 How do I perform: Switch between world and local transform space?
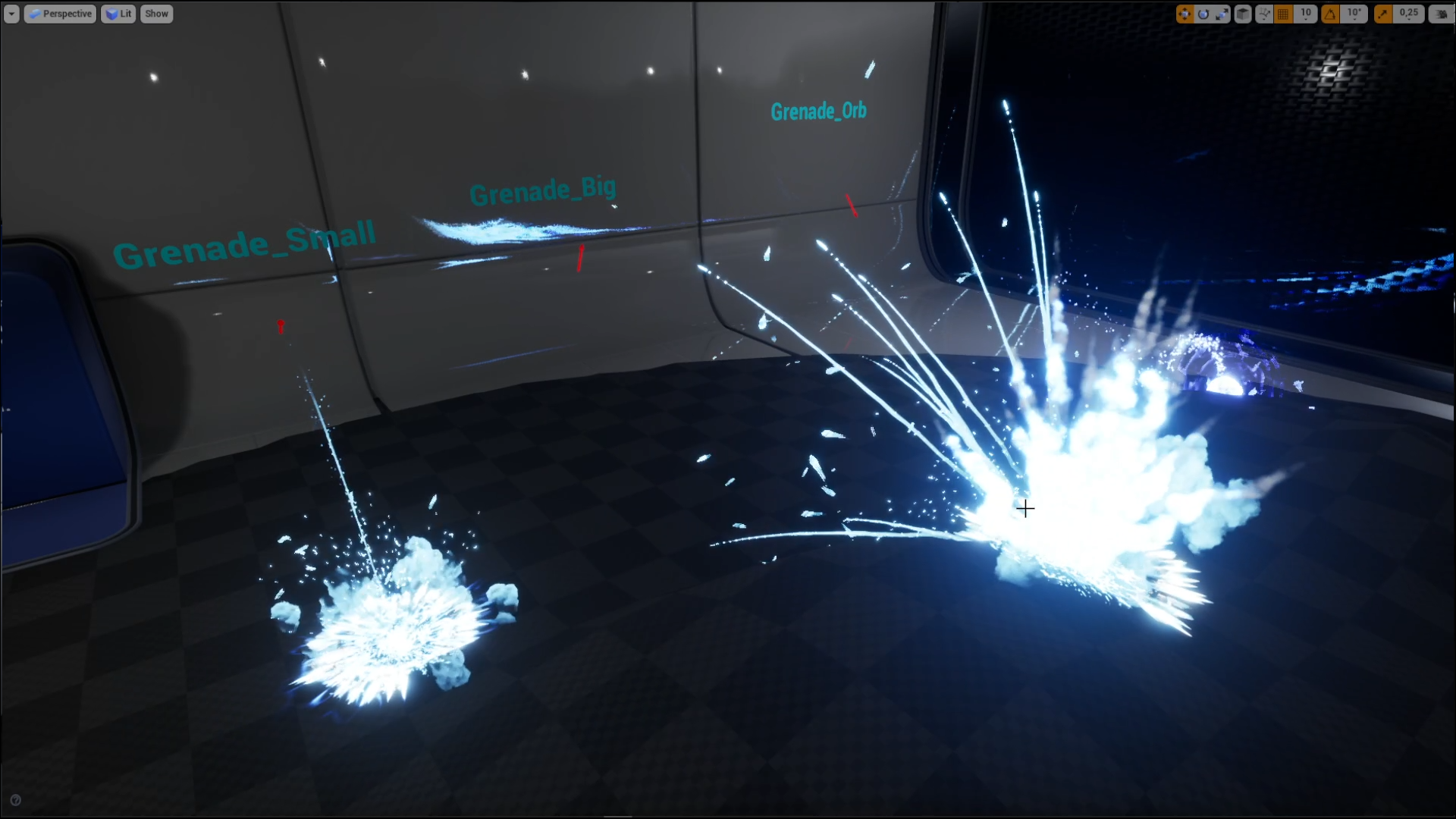click(x=1244, y=14)
